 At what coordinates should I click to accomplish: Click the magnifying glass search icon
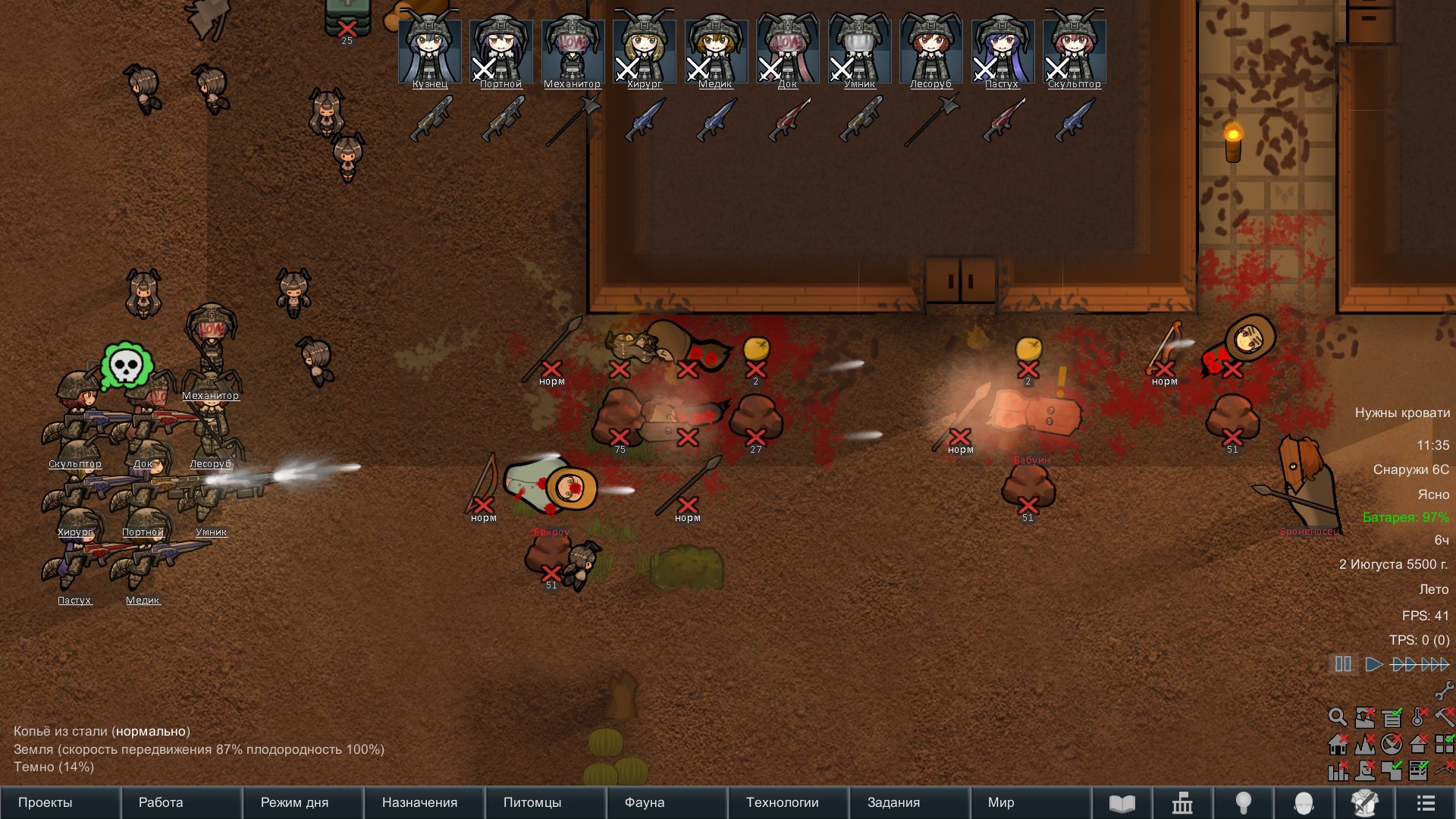coord(1338,717)
